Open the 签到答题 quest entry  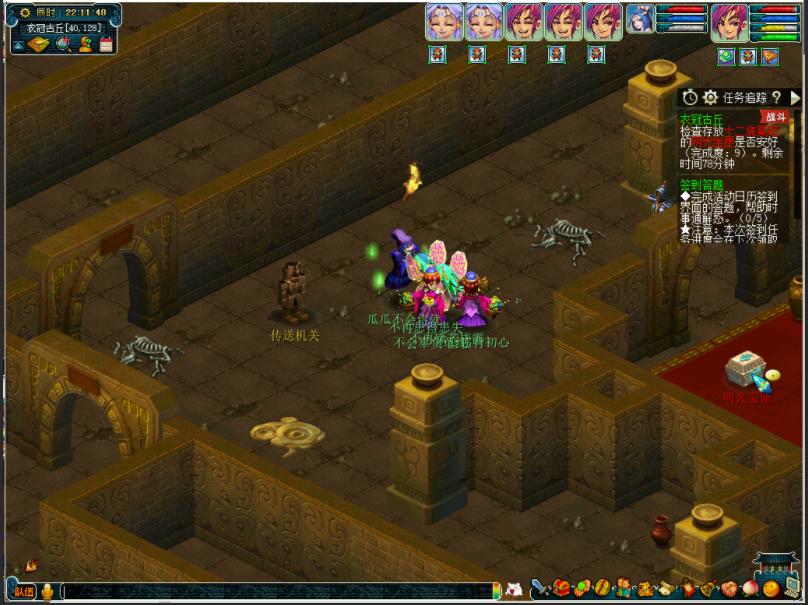click(700, 184)
